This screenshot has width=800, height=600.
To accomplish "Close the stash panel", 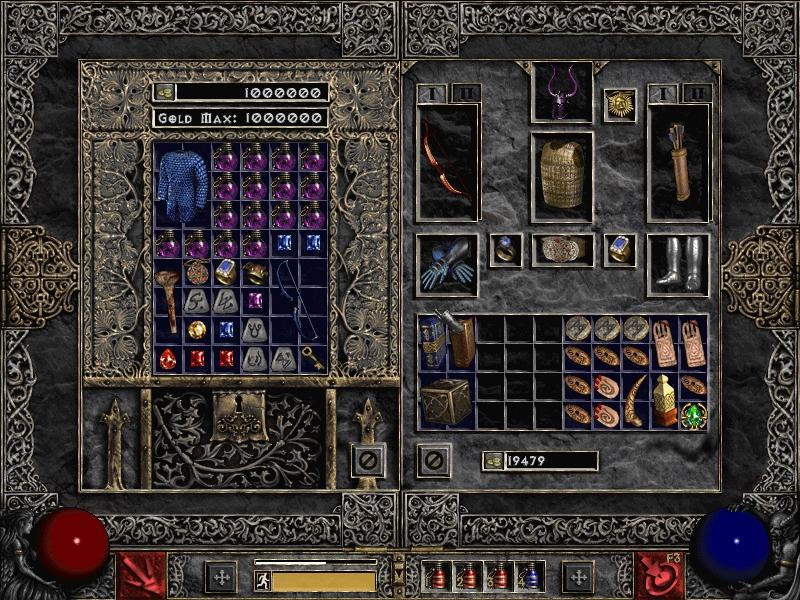I will pos(368,460).
